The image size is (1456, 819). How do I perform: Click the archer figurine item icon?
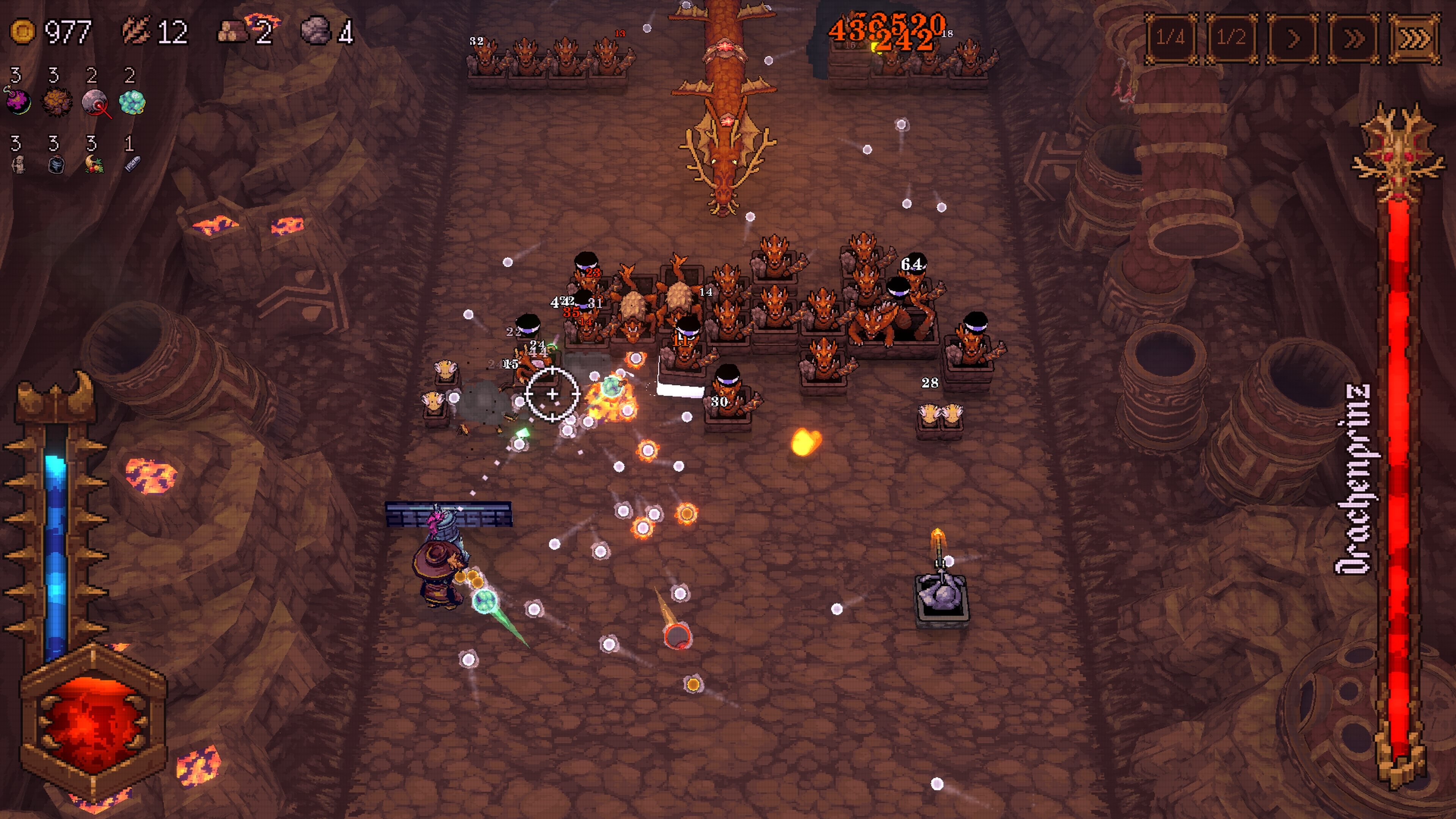pyautogui.click(x=19, y=165)
